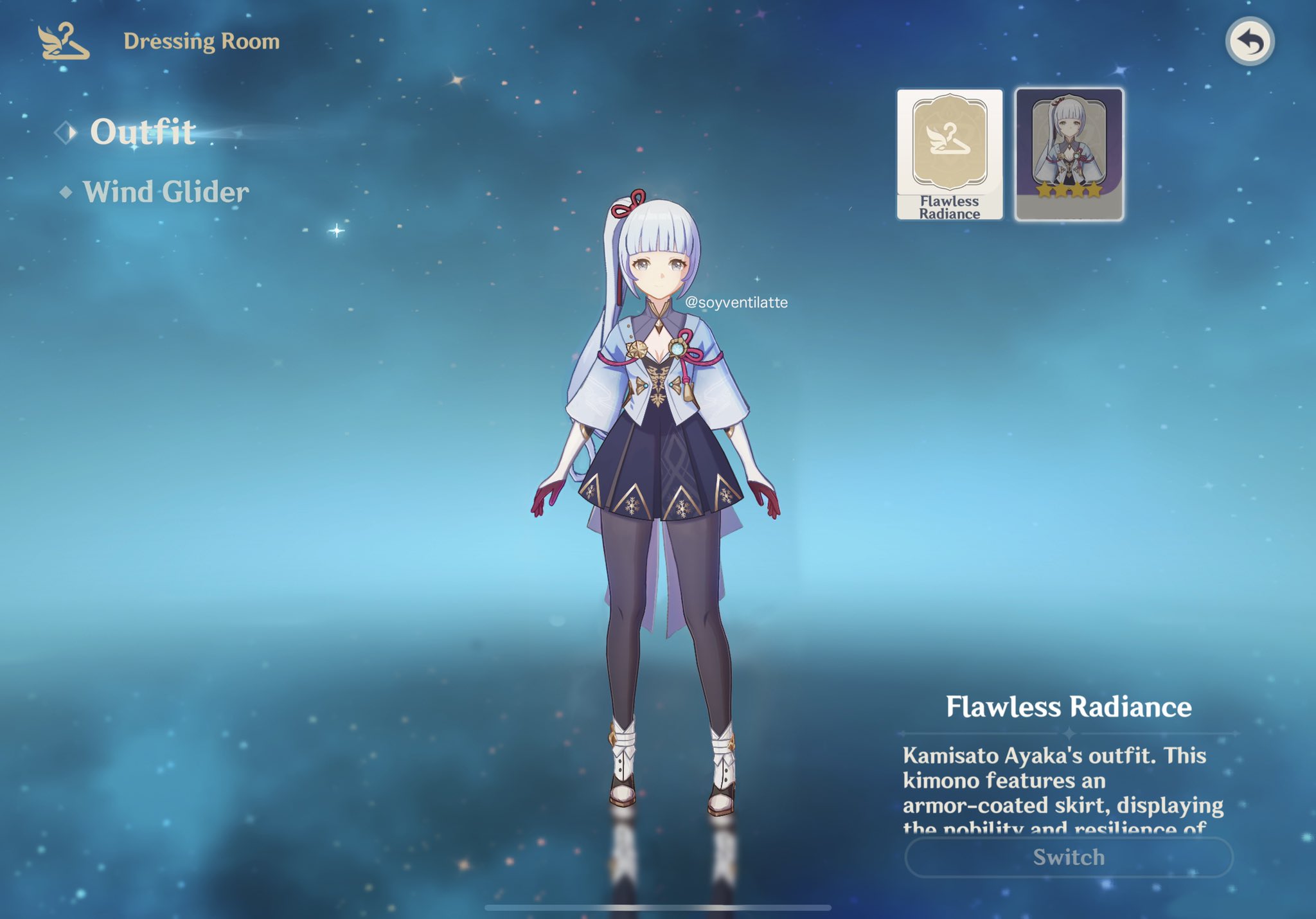Toggle selection of the Flawless Radiance skin

pyautogui.click(x=949, y=154)
